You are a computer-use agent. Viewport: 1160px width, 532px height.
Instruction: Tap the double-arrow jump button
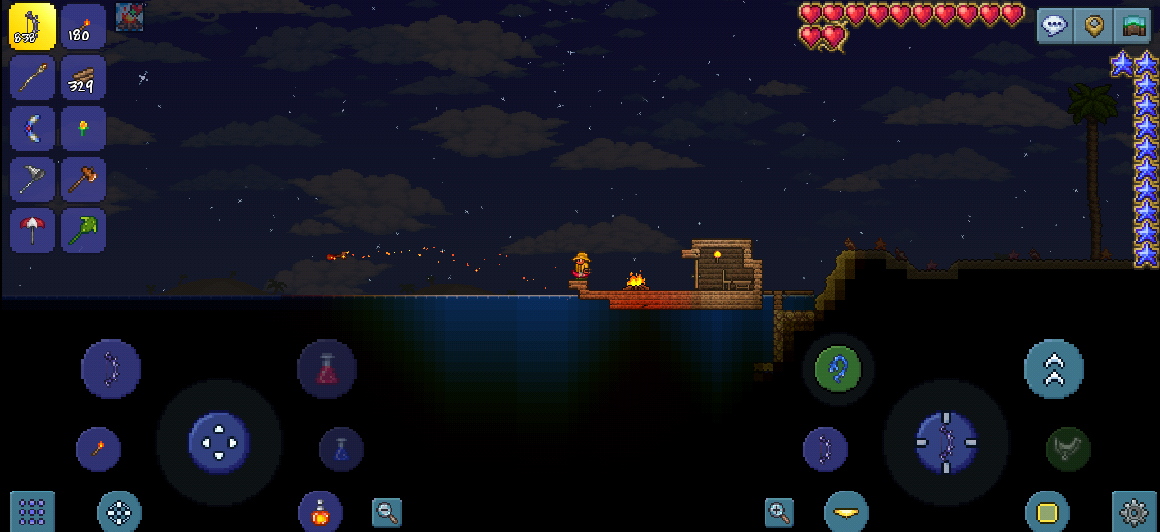click(x=1054, y=369)
